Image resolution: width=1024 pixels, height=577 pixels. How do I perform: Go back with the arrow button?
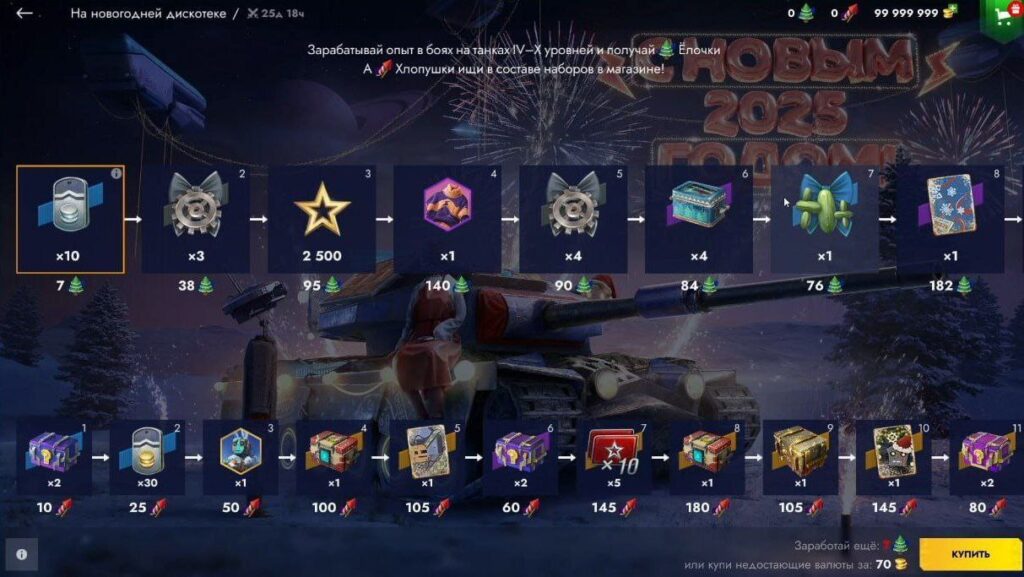pyautogui.click(x=25, y=14)
